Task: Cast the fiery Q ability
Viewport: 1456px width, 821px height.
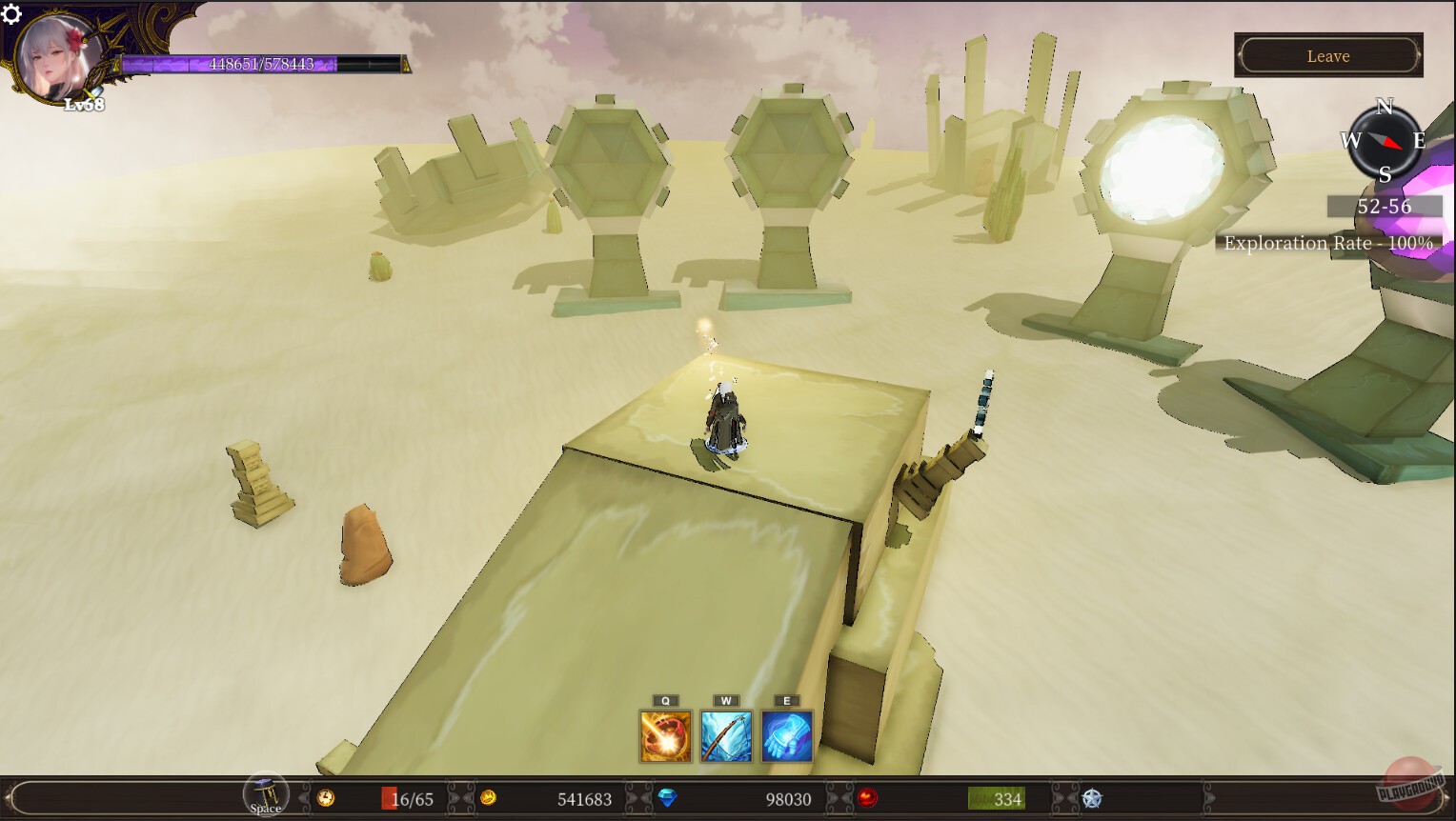Action: click(665, 735)
